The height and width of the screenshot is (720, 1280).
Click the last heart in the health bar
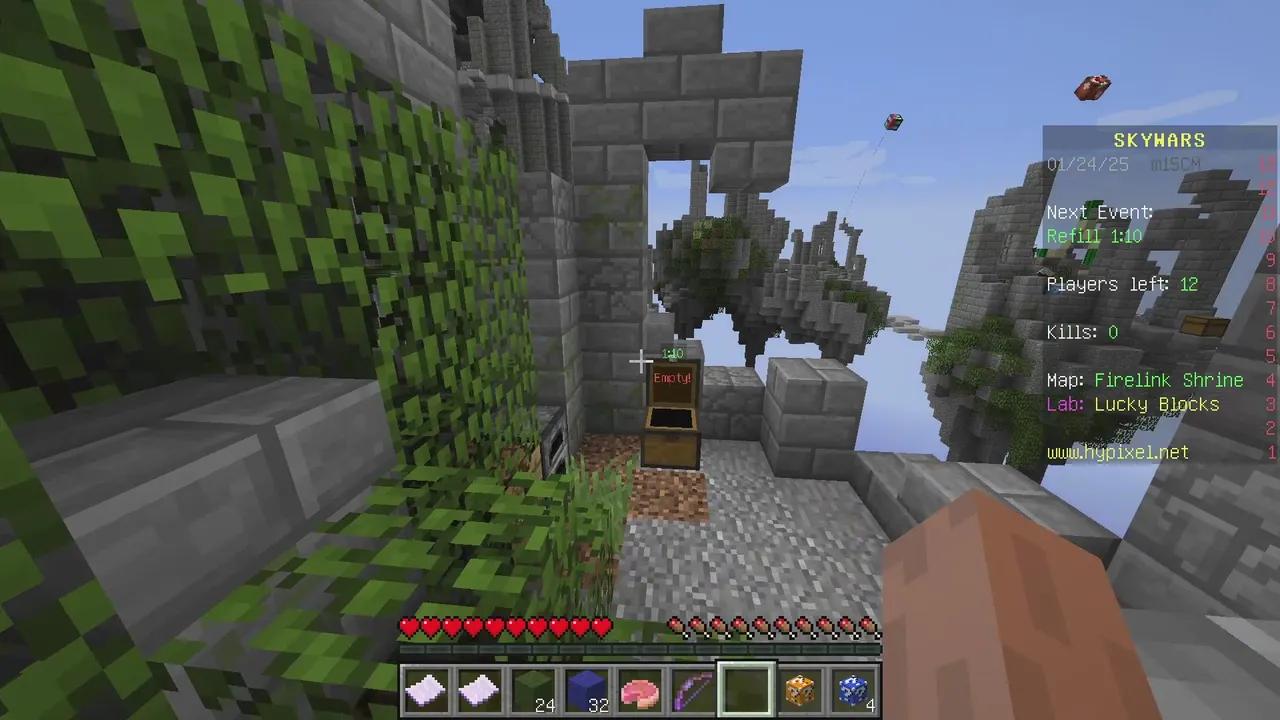601,626
